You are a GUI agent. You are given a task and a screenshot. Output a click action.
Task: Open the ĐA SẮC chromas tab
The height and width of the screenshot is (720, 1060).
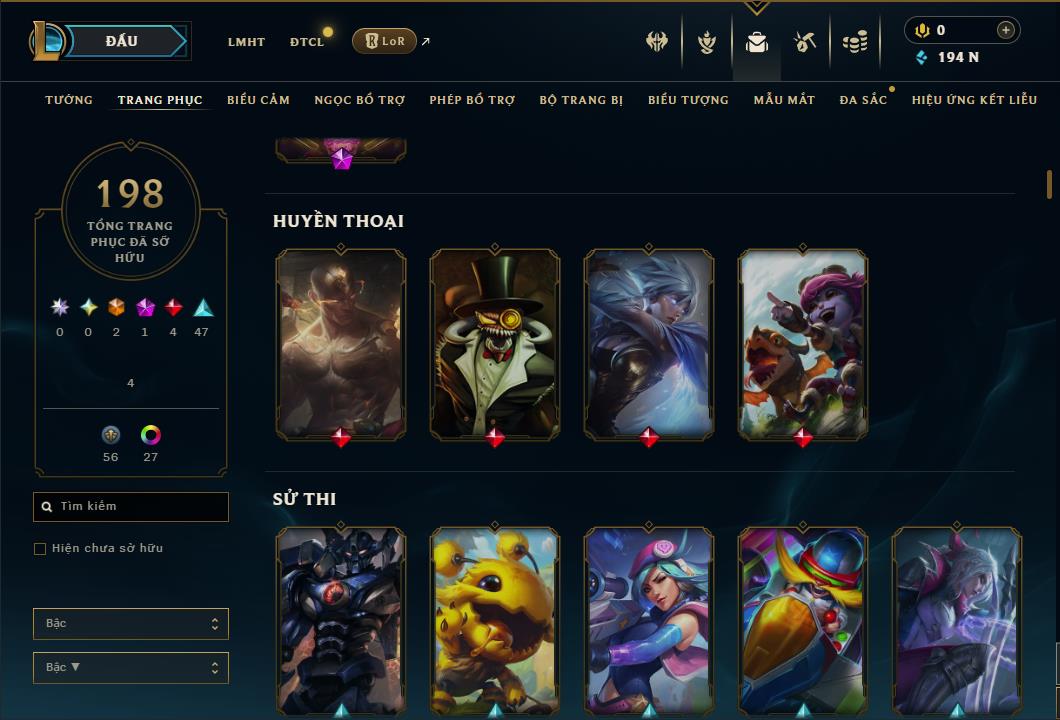tap(863, 100)
